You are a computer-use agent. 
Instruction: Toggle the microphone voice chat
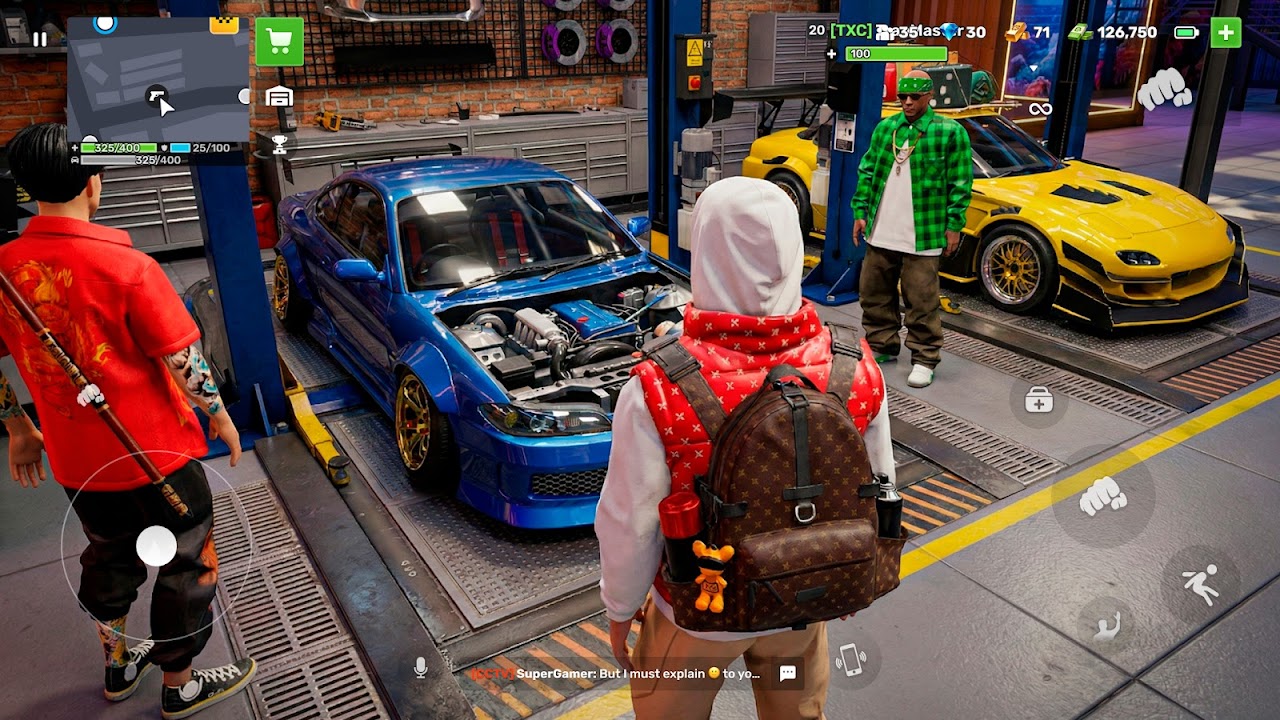click(x=421, y=667)
